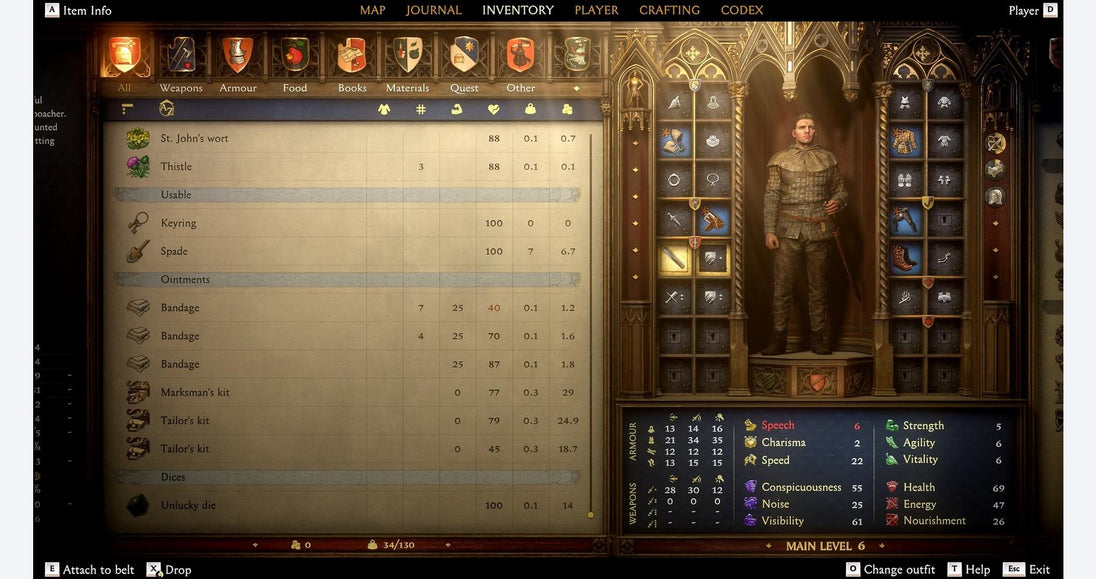Select St. John's wort in the list
Screen dimensions: 1096x579
[195, 138]
